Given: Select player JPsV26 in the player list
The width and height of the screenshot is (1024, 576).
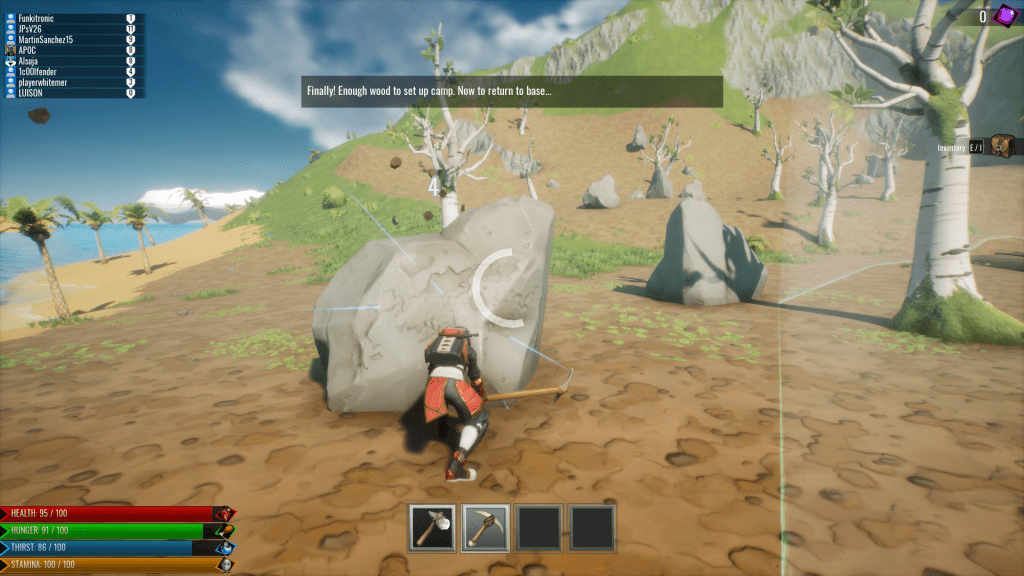Looking at the screenshot, I should [x=70, y=29].
